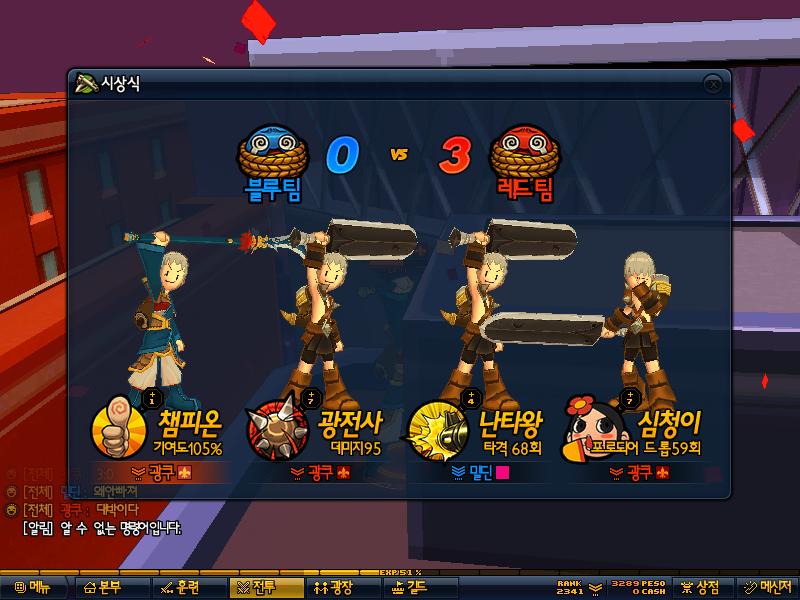Close the 시상식 awards window
800x600 pixels.
click(x=712, y=84)
